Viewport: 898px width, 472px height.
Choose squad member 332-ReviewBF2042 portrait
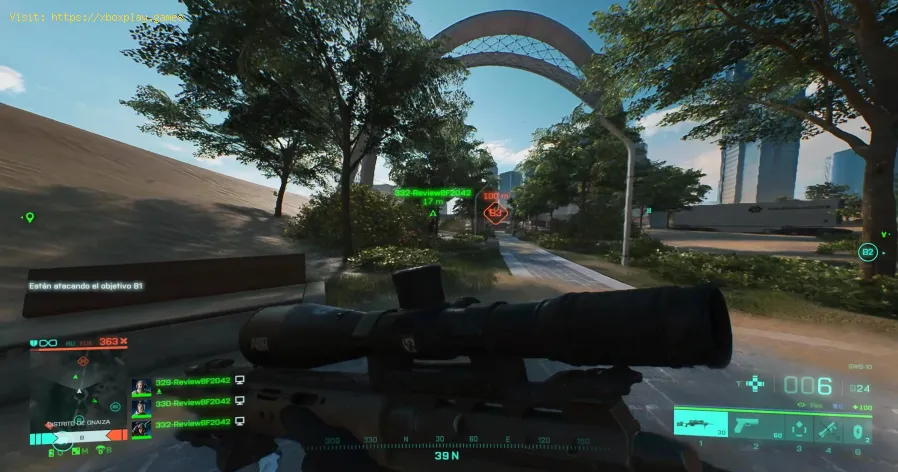pyautogui.click(x=141, y=425)
